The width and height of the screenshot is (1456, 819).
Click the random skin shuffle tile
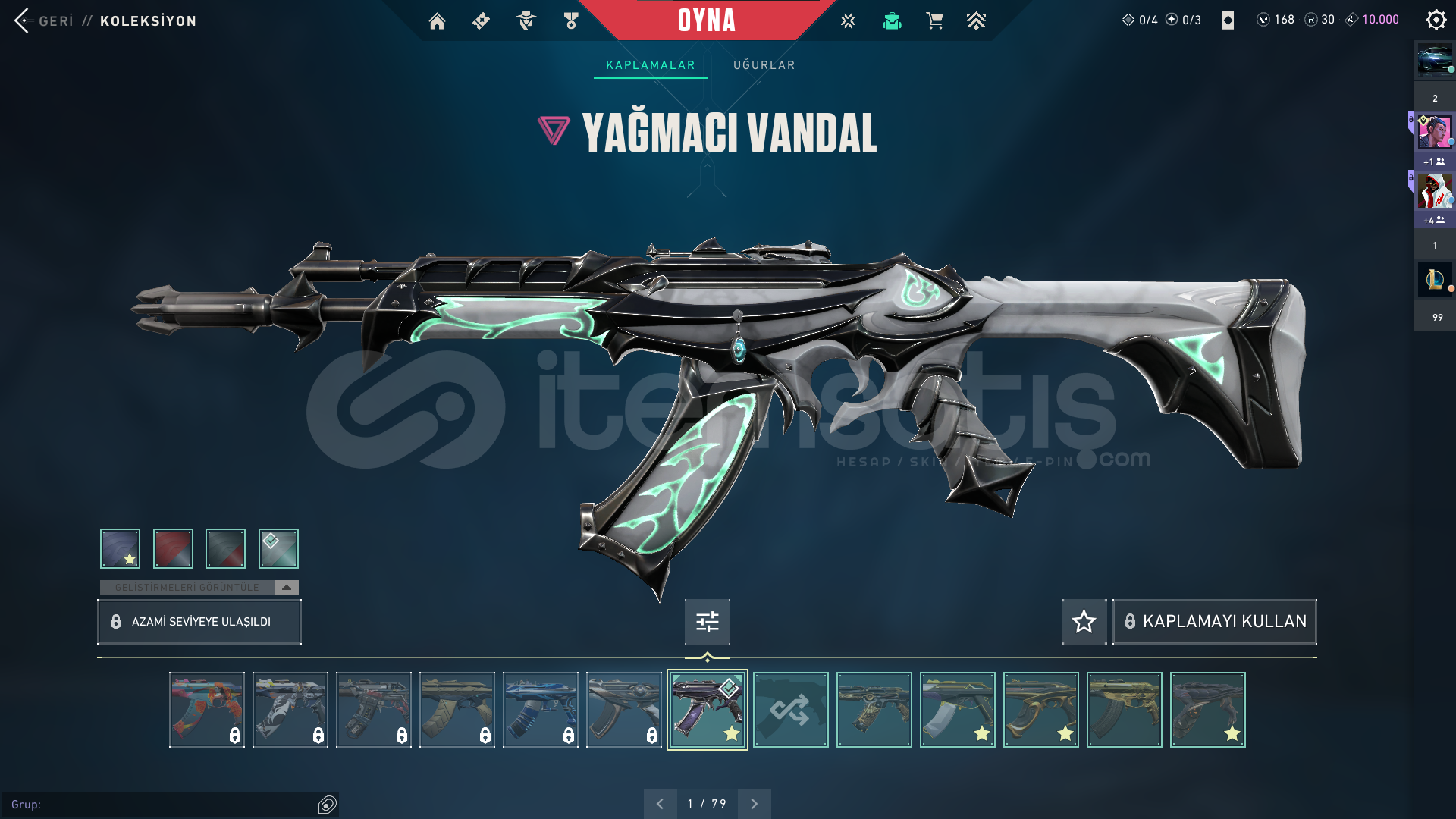point(790,709)
